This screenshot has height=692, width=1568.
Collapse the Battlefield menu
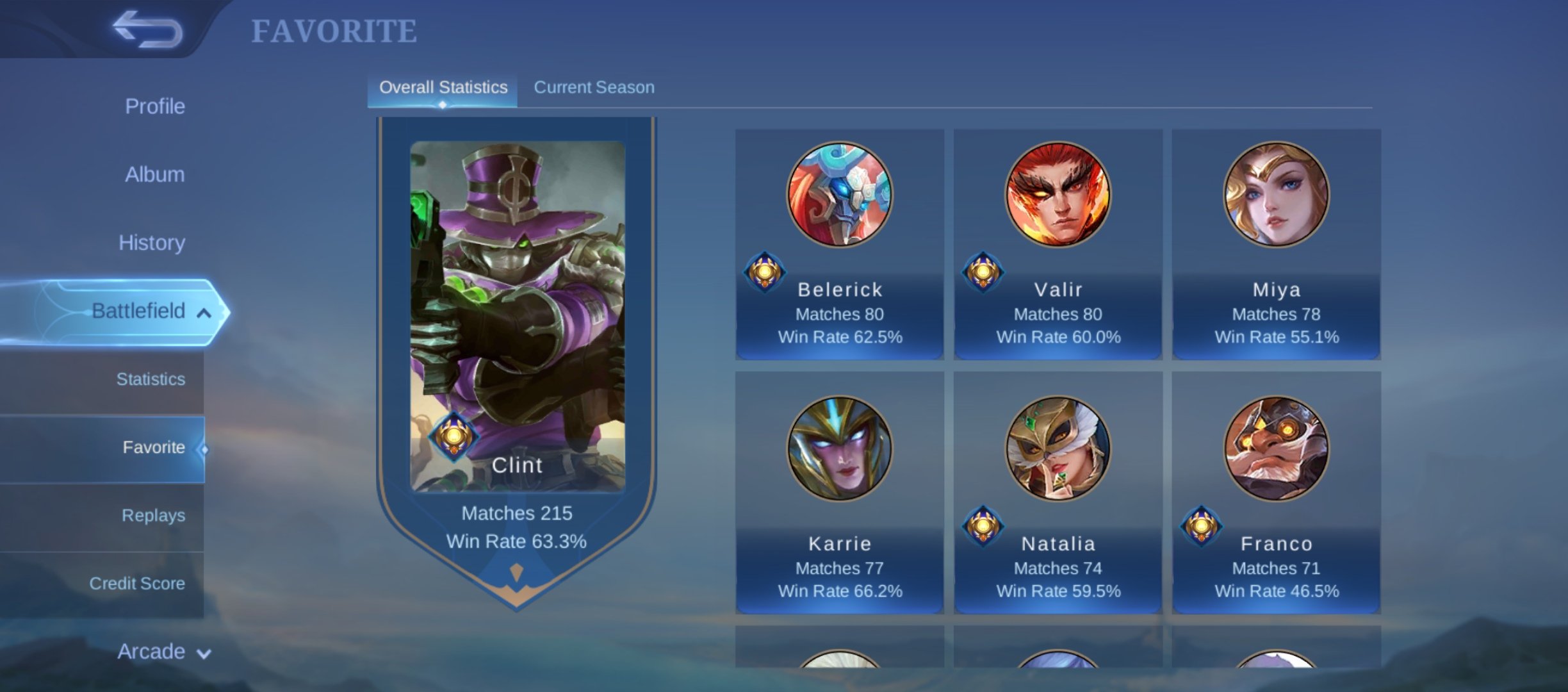pos(150,311)
